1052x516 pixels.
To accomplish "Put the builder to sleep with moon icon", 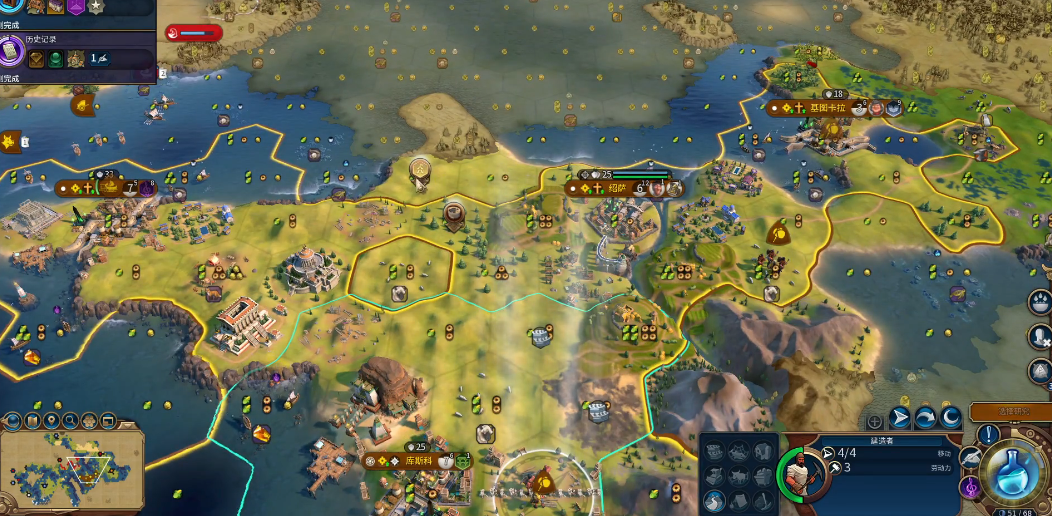I will coord(950,418).
